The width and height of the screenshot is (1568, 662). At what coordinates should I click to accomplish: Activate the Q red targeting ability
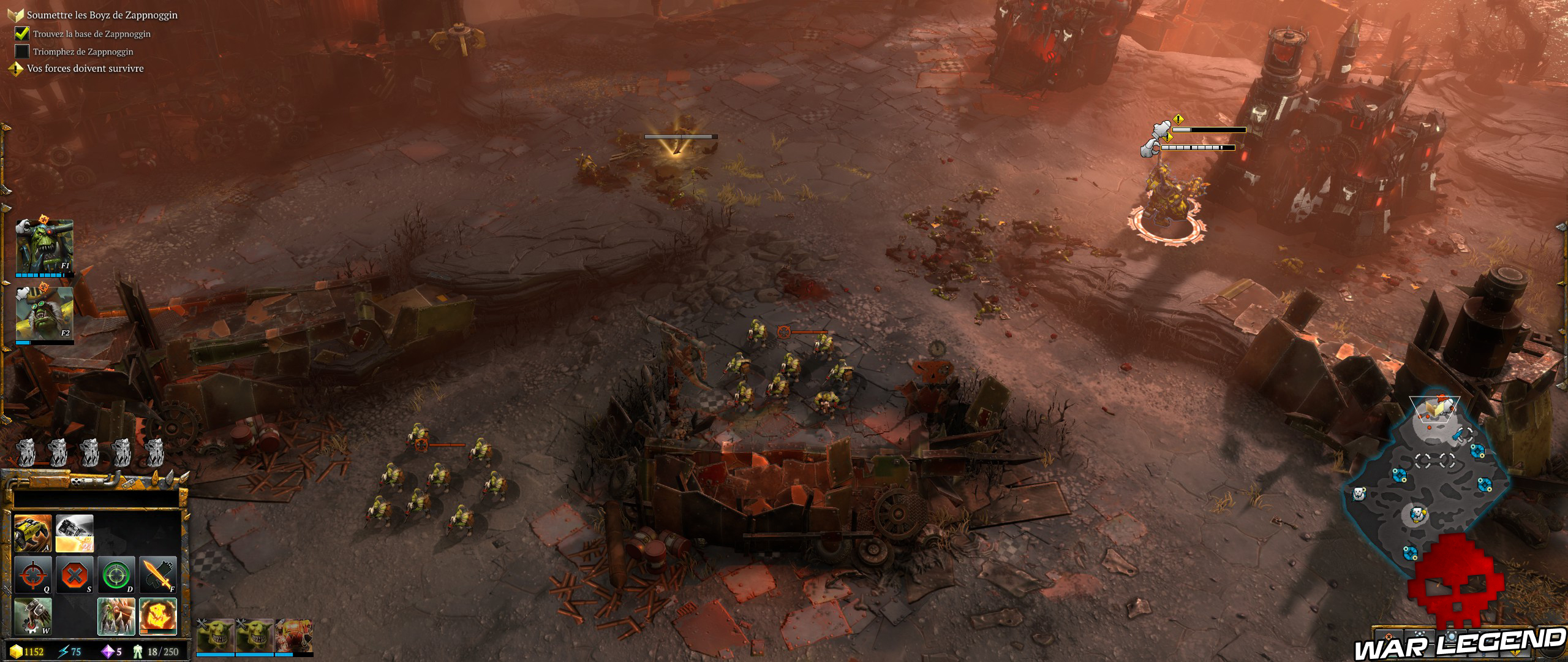click(x=33, y=574)
